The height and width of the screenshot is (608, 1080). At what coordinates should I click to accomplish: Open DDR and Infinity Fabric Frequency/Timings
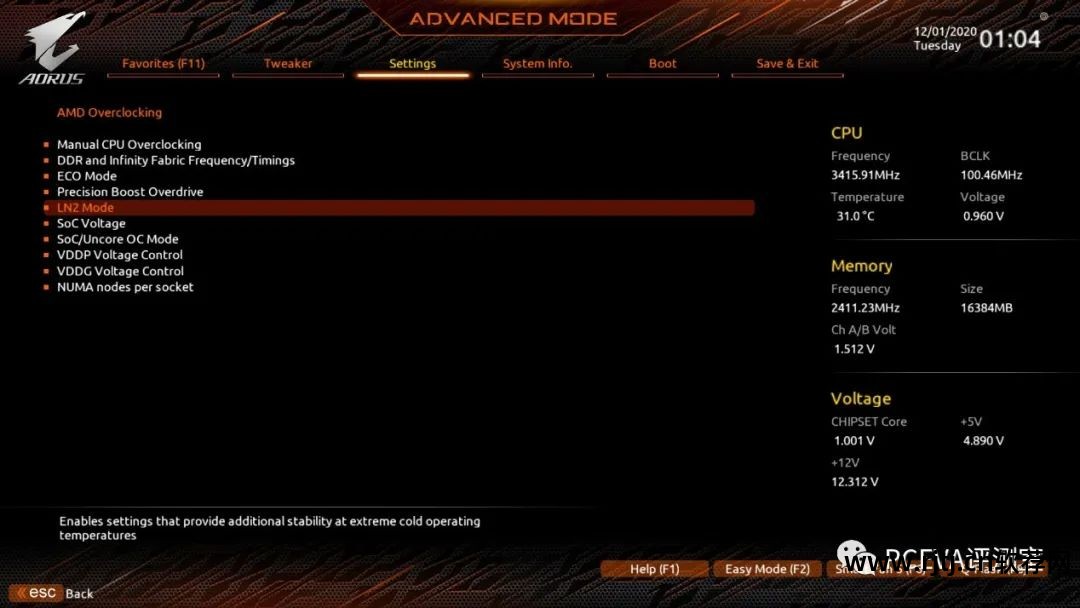[x=176, y=160]
